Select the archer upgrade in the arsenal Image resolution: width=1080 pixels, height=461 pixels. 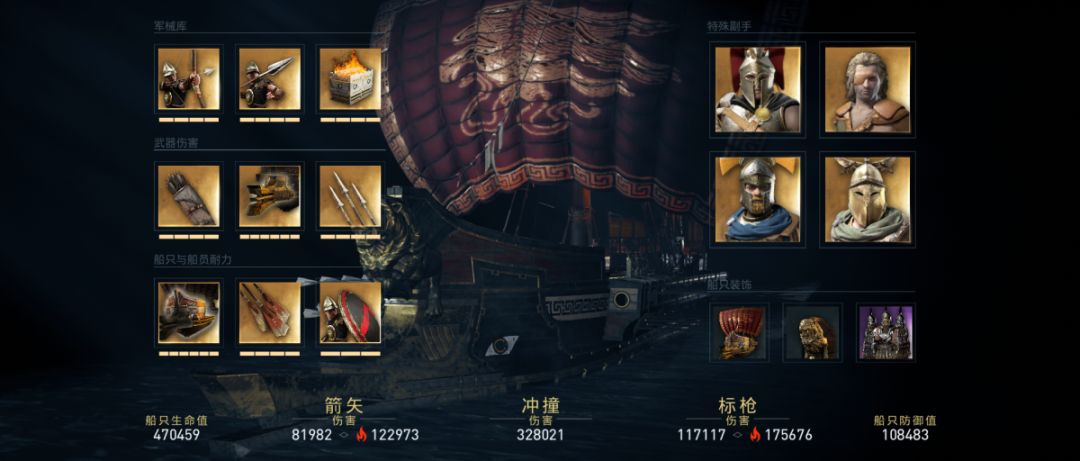point(188,79)
